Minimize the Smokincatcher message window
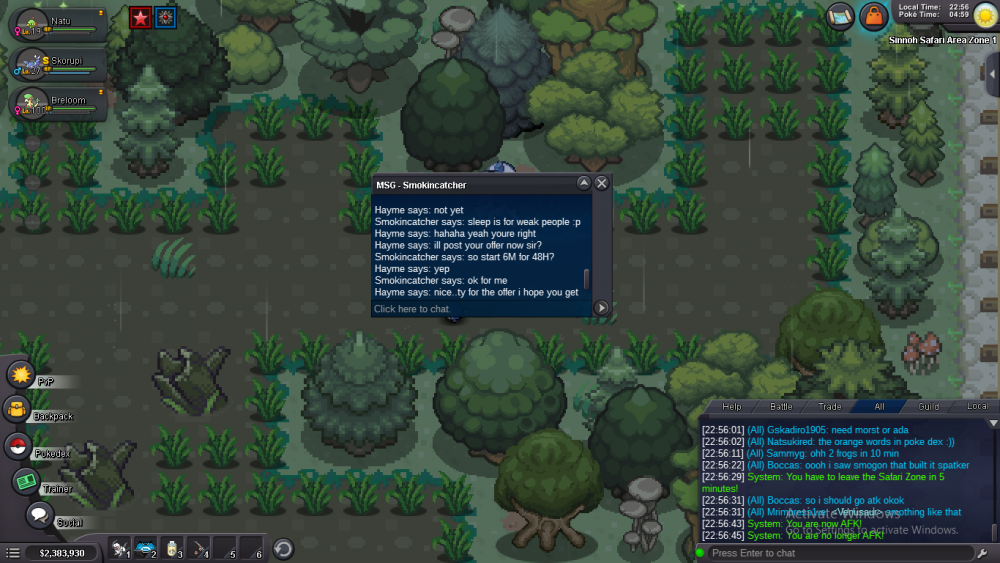 tap(584, 183)
